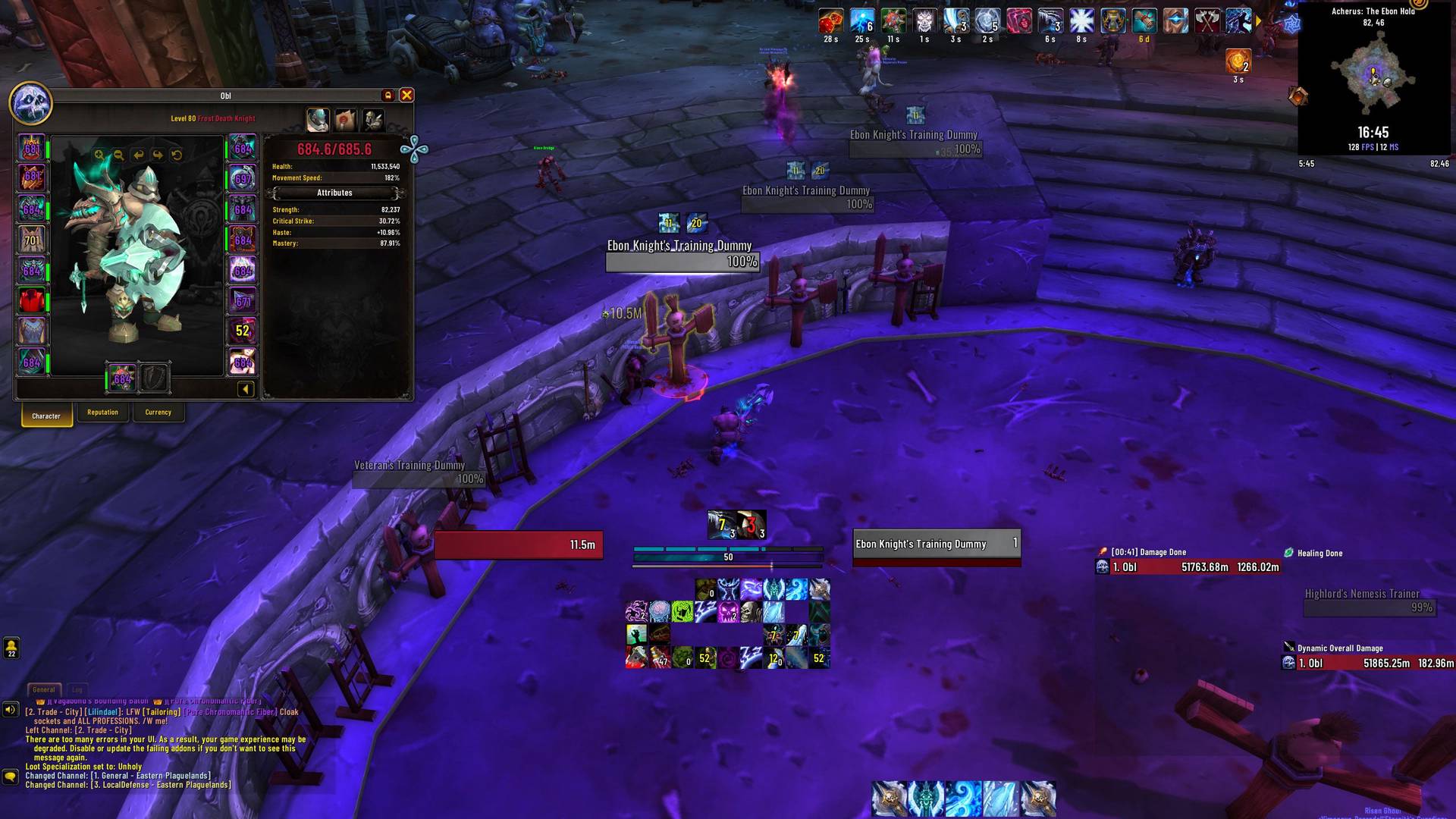Open the minimap of Acherus: The Ebon Hold
Image resolution: width=1456 pixels, height=819 pixels.
point(1373,74)
